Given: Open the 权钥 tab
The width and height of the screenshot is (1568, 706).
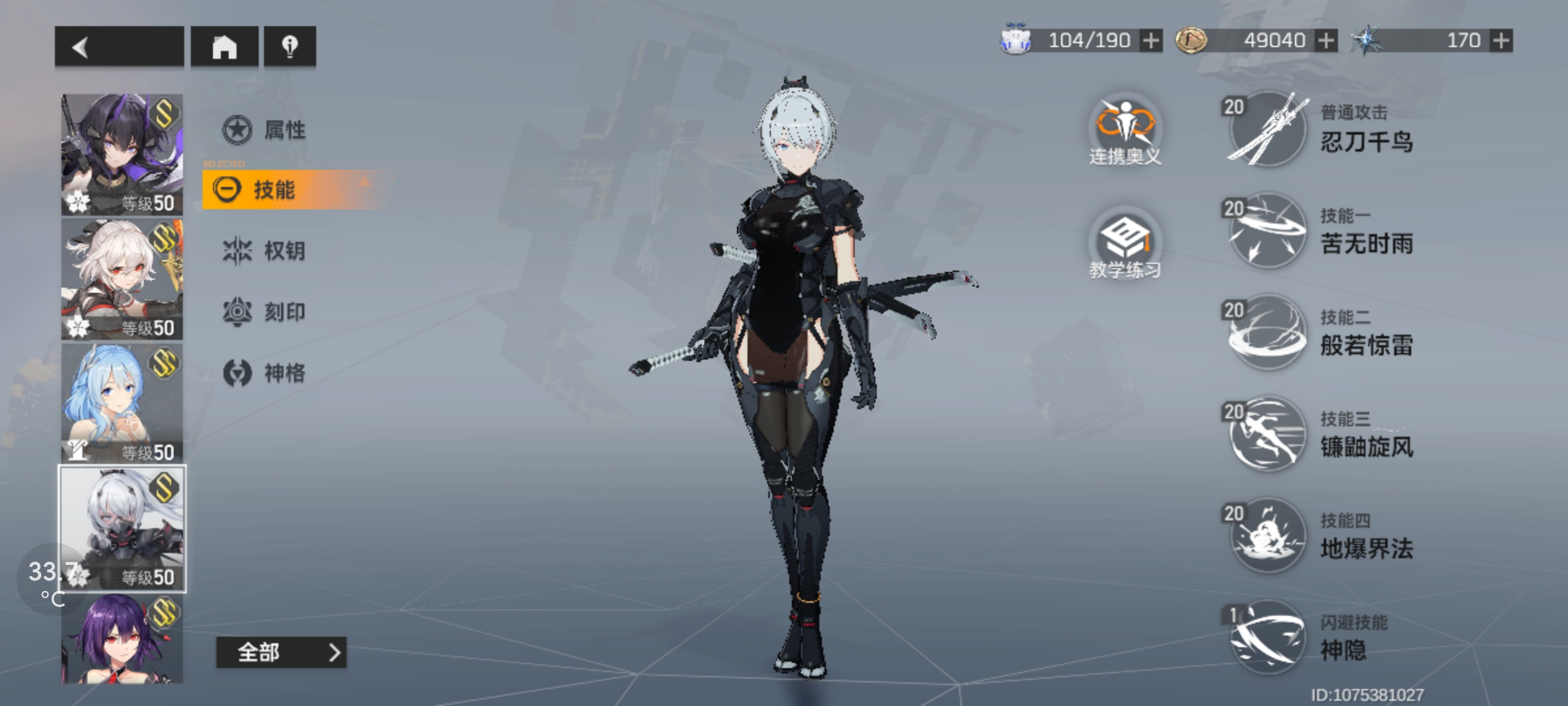Looking at the screenshot, I should [265, 250].
